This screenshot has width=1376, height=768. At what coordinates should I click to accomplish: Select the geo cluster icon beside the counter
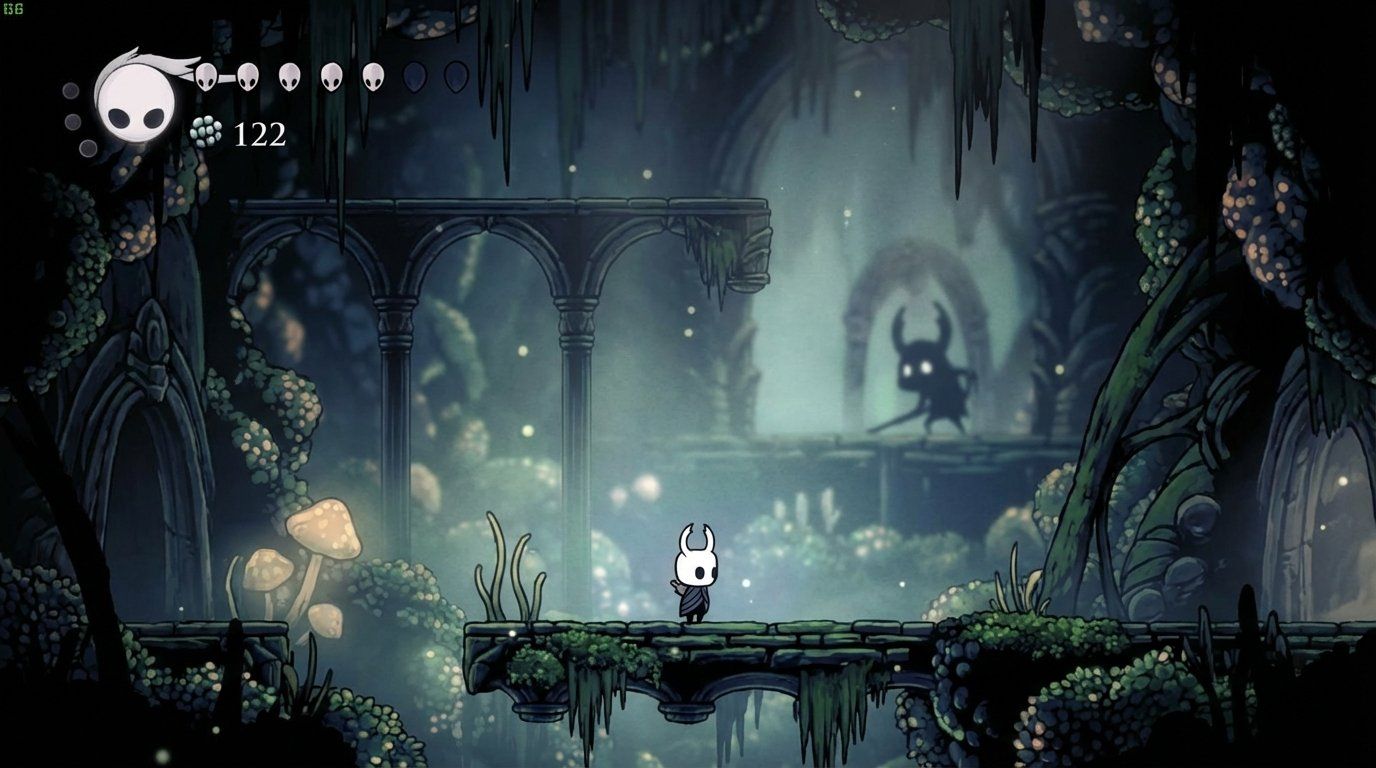(x=205, y=131)
